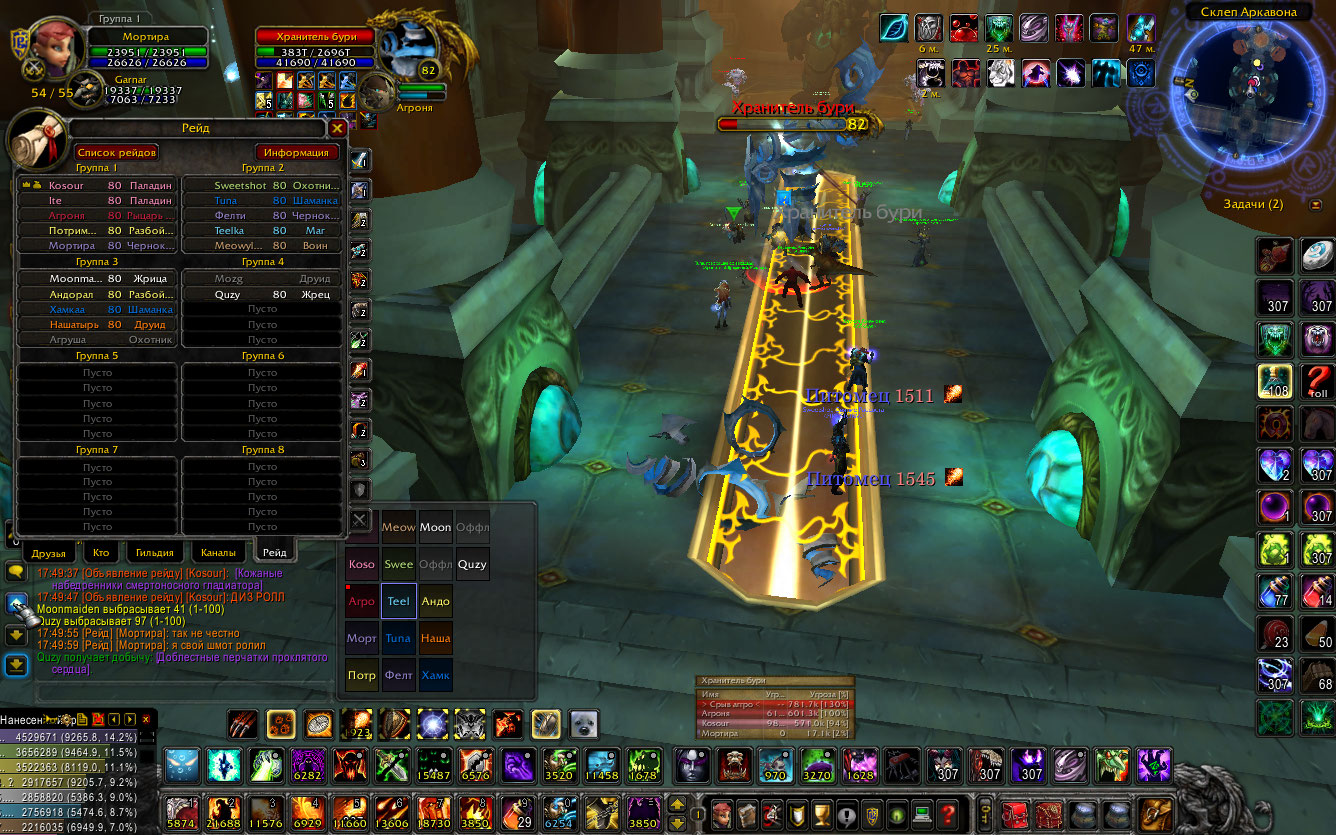
Task: Open the red question mark help button
Action: coord(948,812)
